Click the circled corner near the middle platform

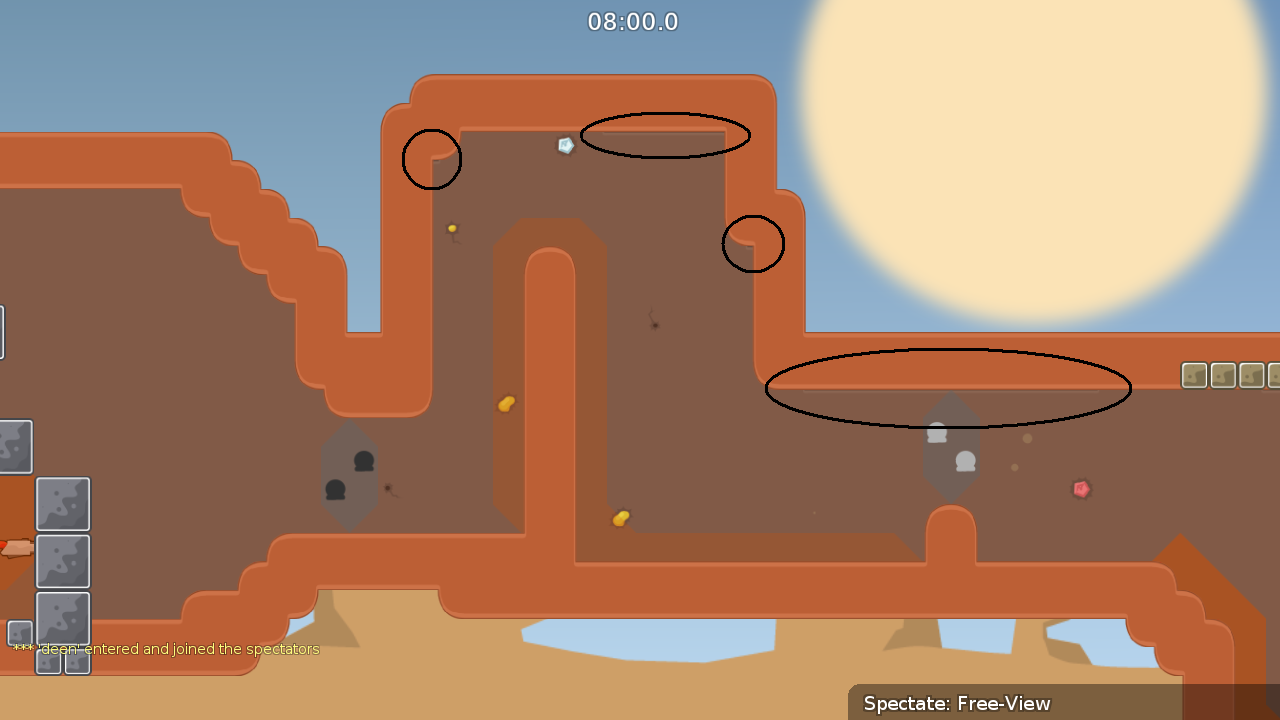coord(753,243)
